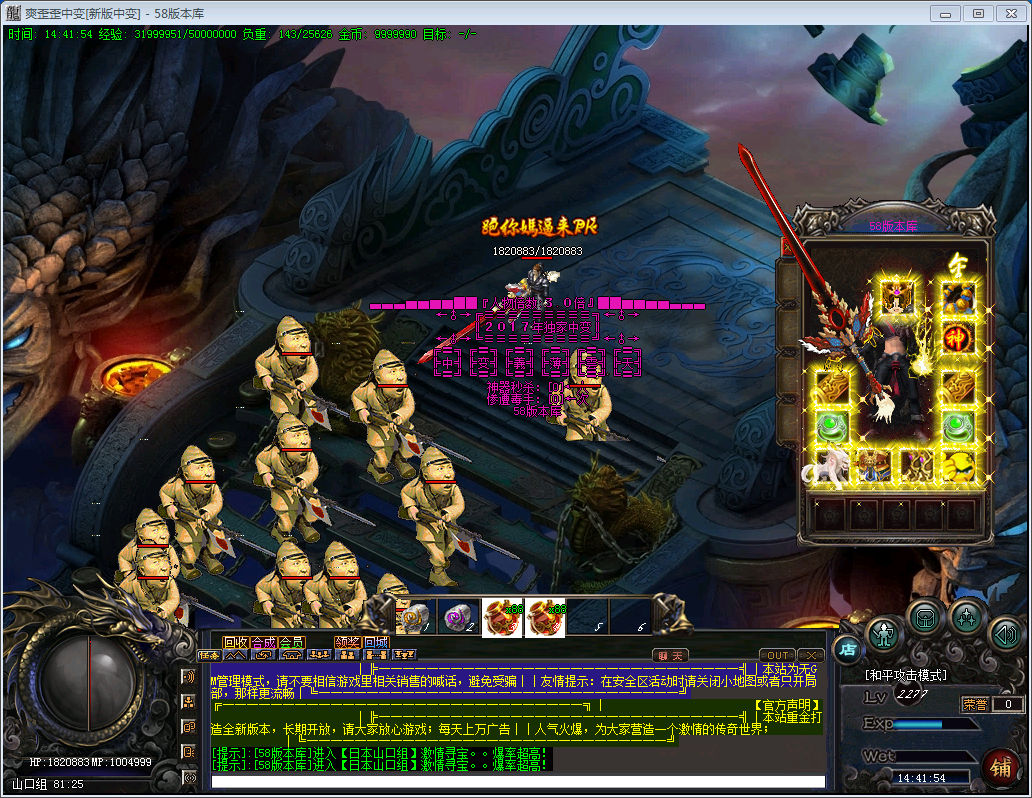The height and width of the screenshot is (798, 1032).
Task: Select the scroll in hotbar slot 1
Action: 414,617
